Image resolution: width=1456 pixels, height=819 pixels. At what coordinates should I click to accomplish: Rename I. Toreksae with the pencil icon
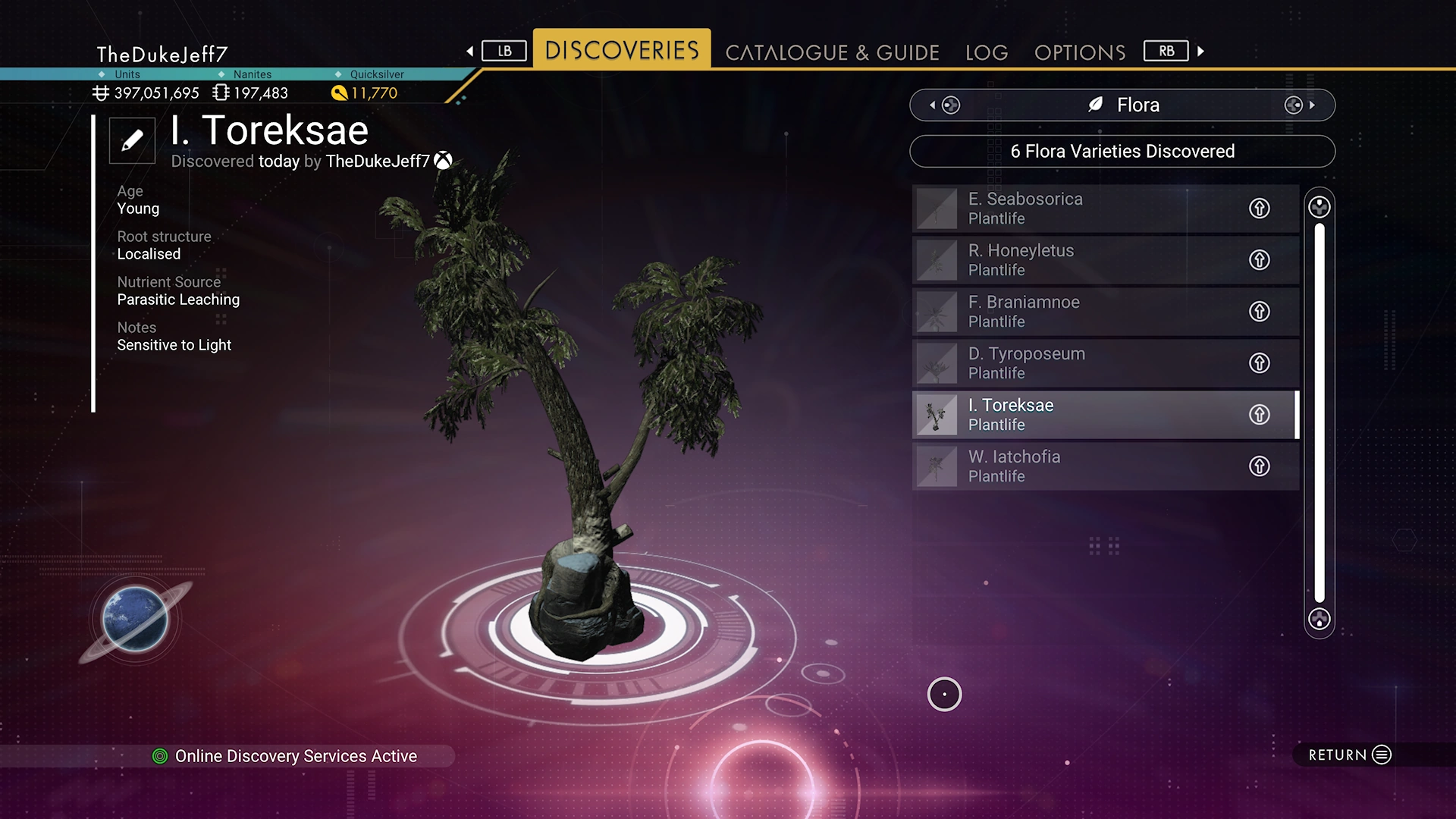(132, 140)
